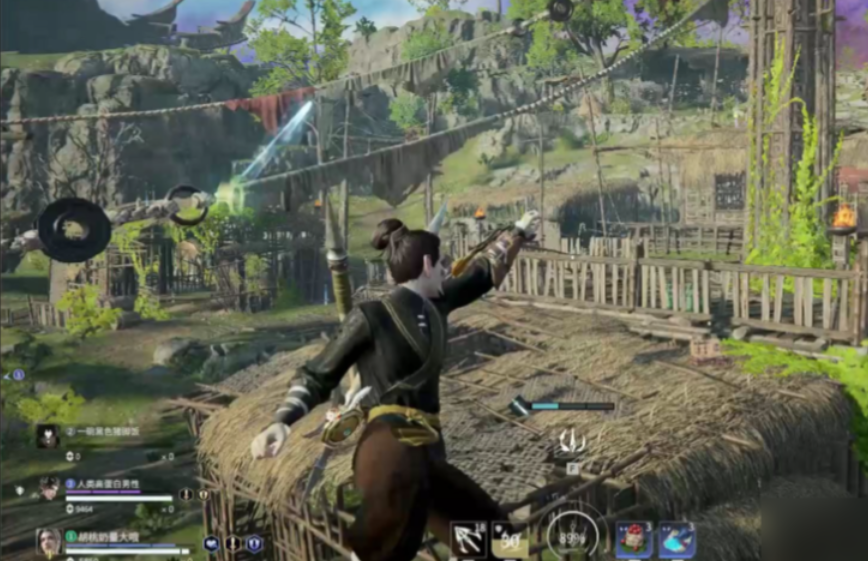The image size is (868, 561).
Task: Use the blue potion consumable item
Action: click(x=677, y=540)
